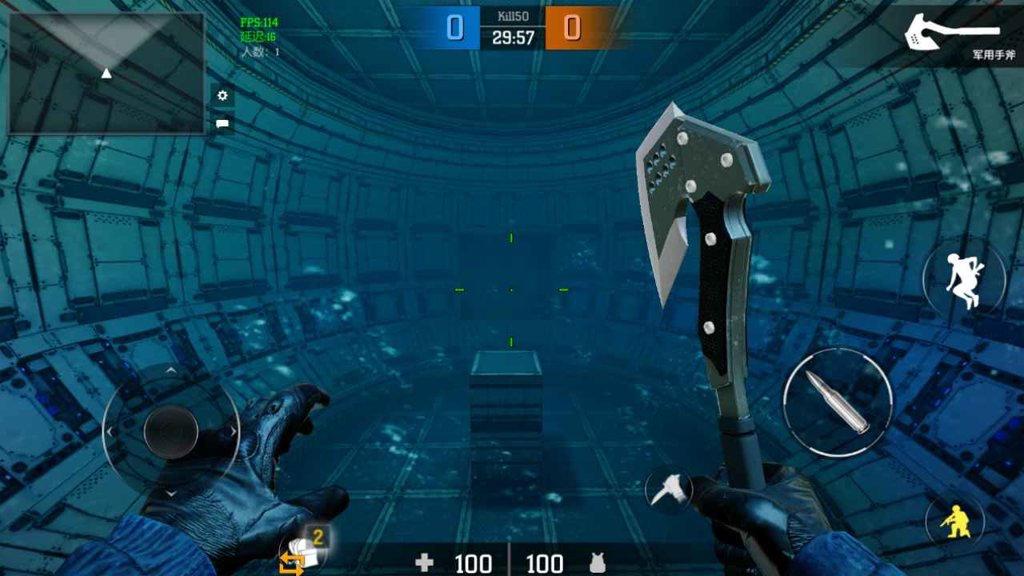Viewport: 1024px width, 576px height.
Task: Tap the jump button
Action: point(964,278)
